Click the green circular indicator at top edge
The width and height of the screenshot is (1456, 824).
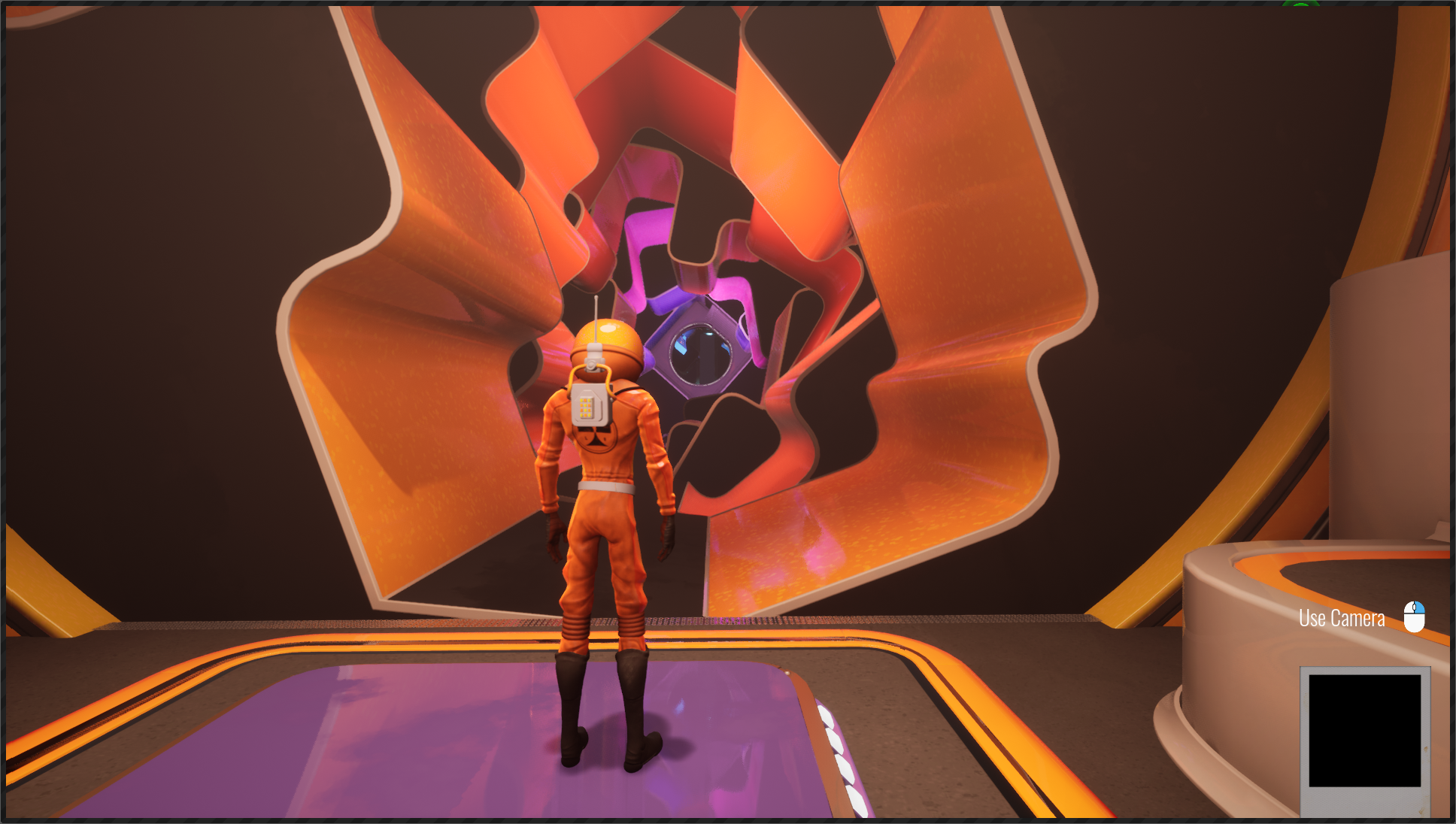pos(1301,5)
